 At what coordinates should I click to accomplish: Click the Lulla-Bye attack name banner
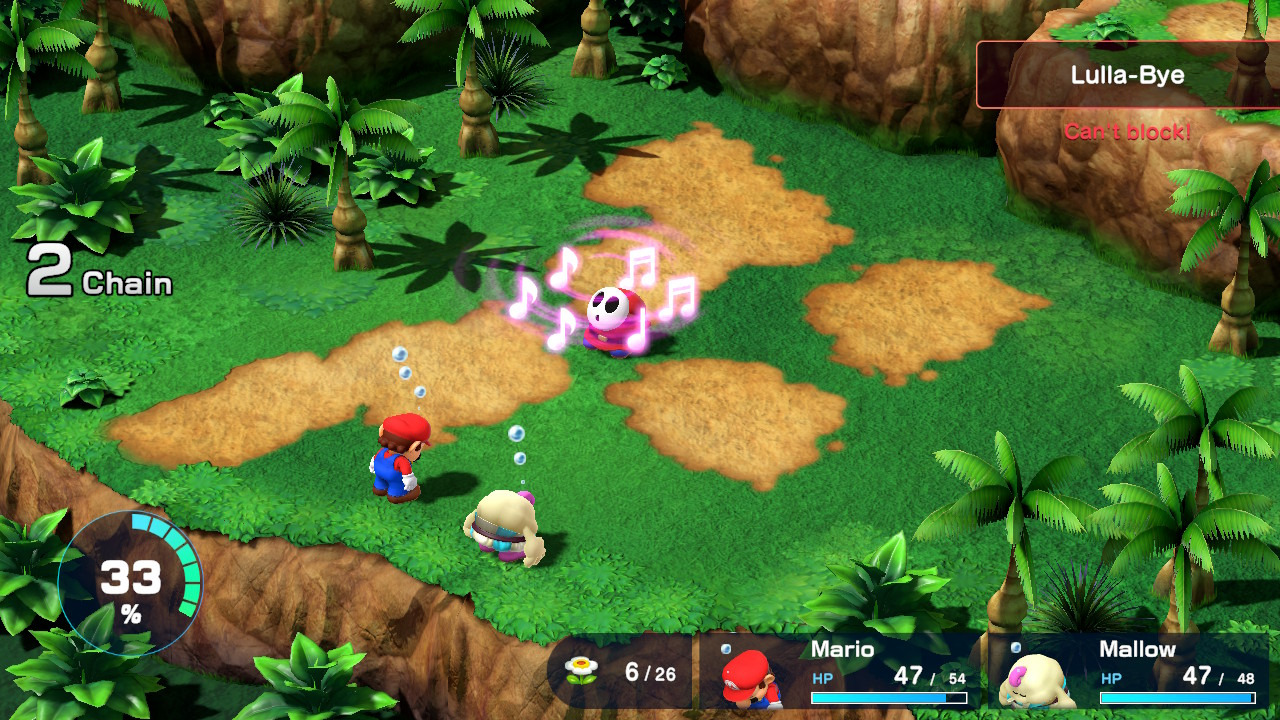click(1127, 75)
